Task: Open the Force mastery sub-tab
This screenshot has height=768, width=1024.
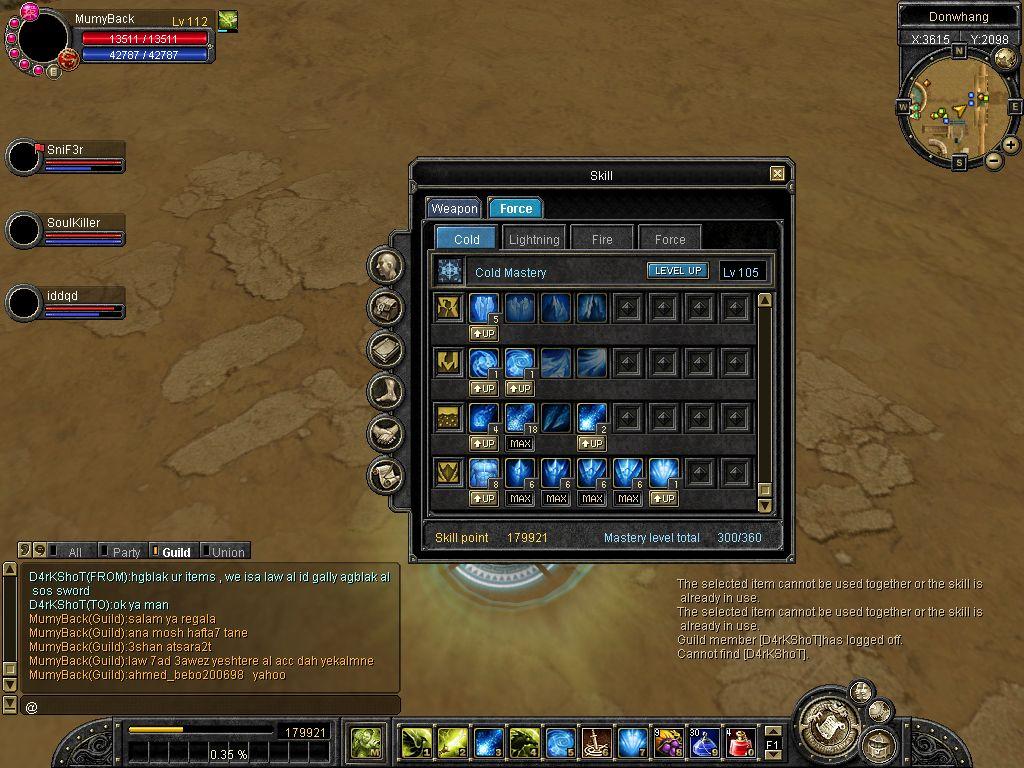Action: [669, 239]
